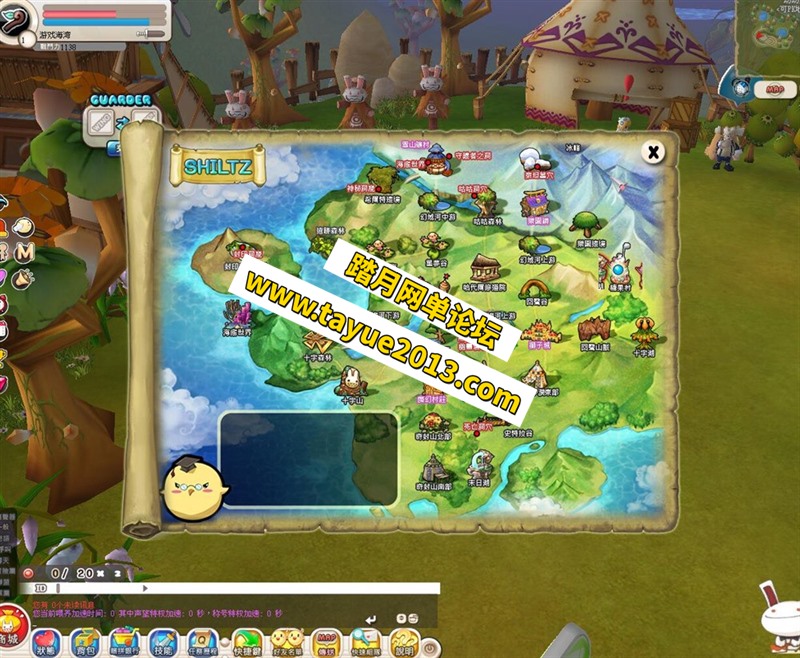Close the SHILTZ world map
The height and width of the screenshot is (658, 800).
653,152
